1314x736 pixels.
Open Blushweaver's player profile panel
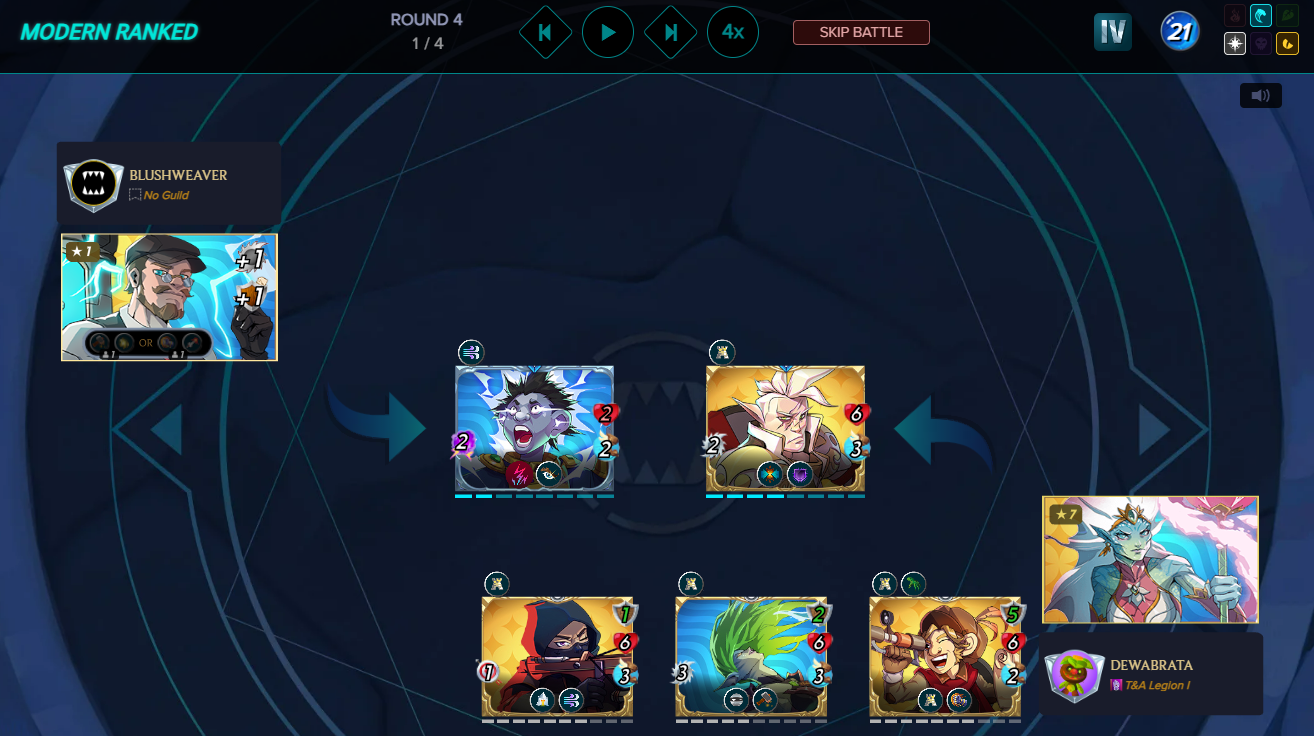click(x=168, y=184)
